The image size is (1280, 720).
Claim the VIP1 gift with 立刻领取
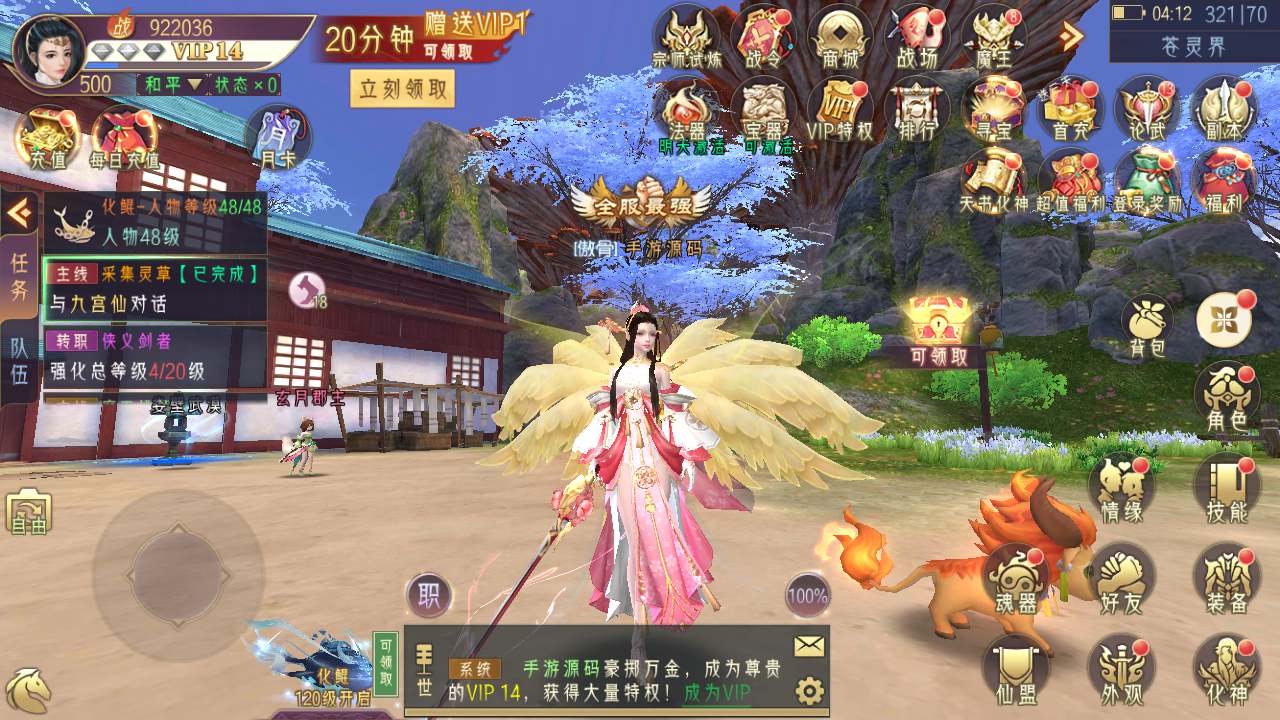(x=402, y=89)
